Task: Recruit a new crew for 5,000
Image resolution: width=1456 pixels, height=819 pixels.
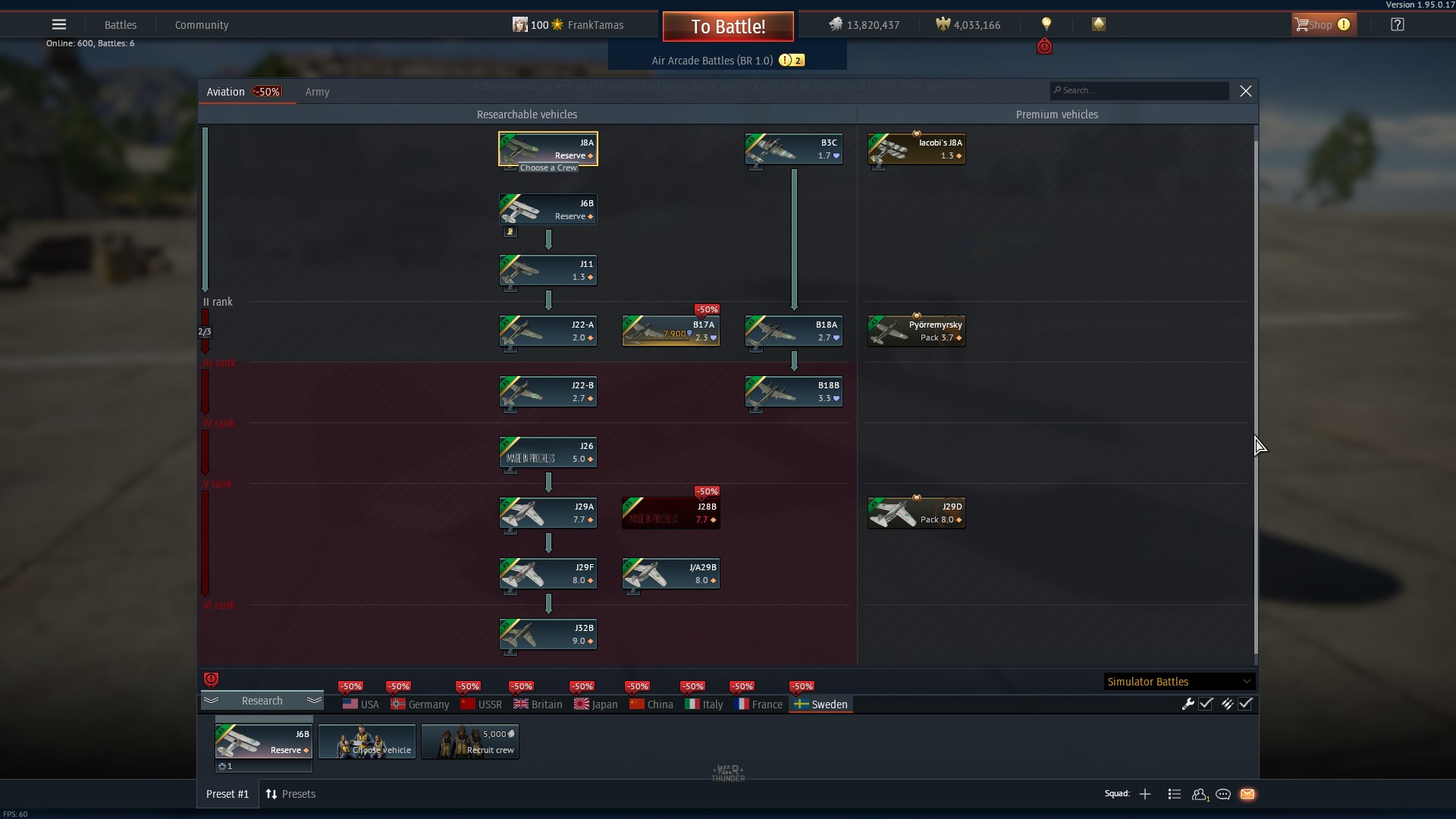Action: (x=470, y=742)
